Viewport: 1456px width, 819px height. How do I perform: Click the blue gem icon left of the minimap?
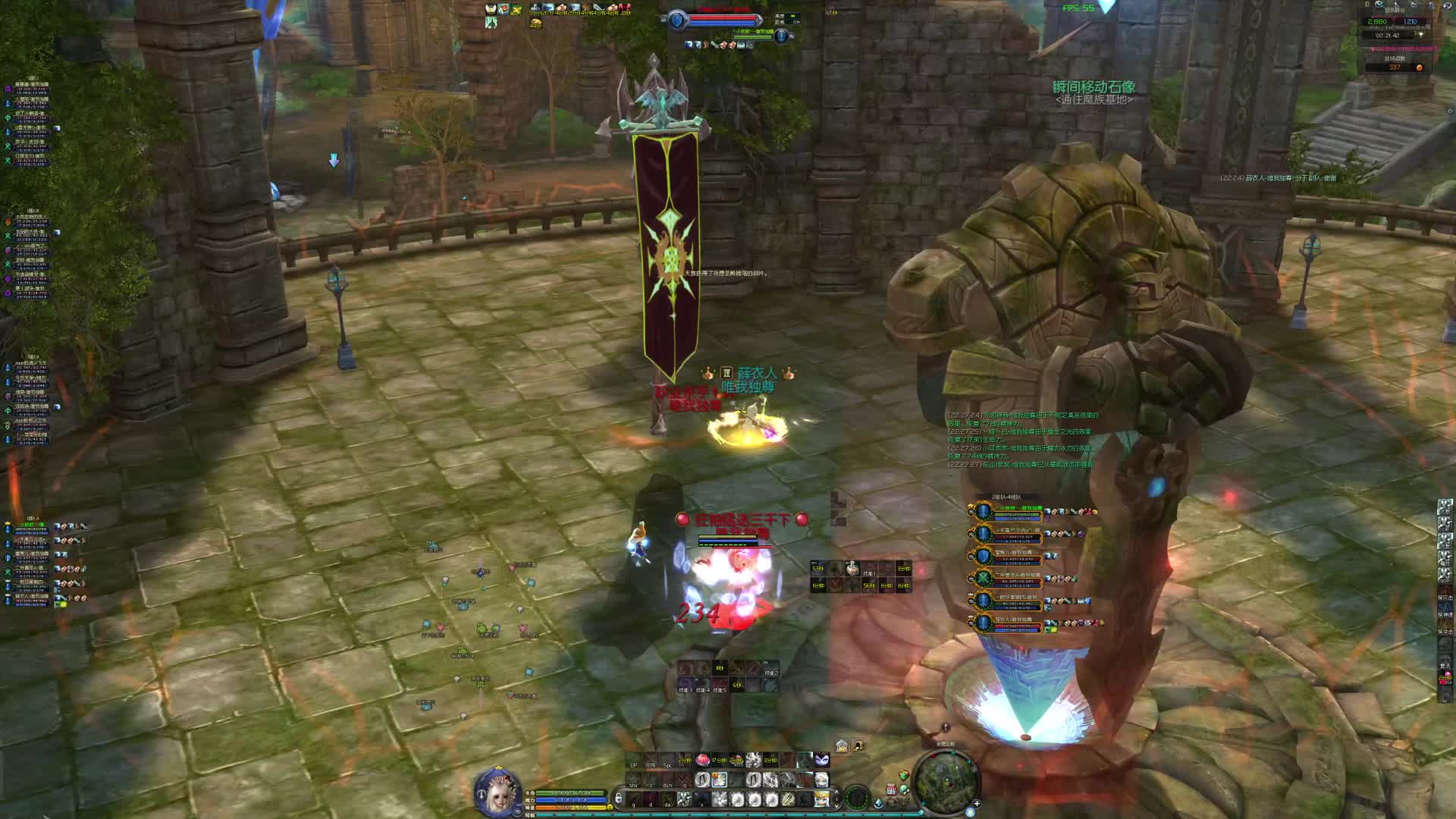(879, 802)
